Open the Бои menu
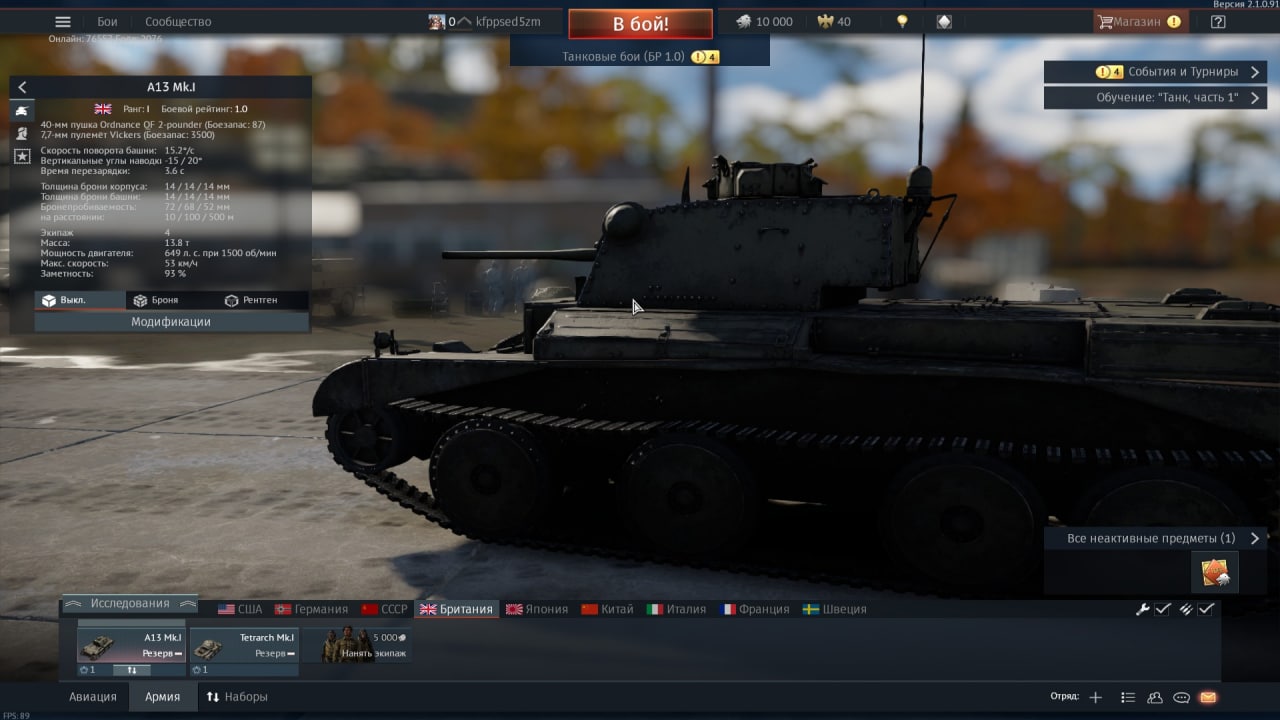Viewport: 1280px width, 720px height. 107,22
